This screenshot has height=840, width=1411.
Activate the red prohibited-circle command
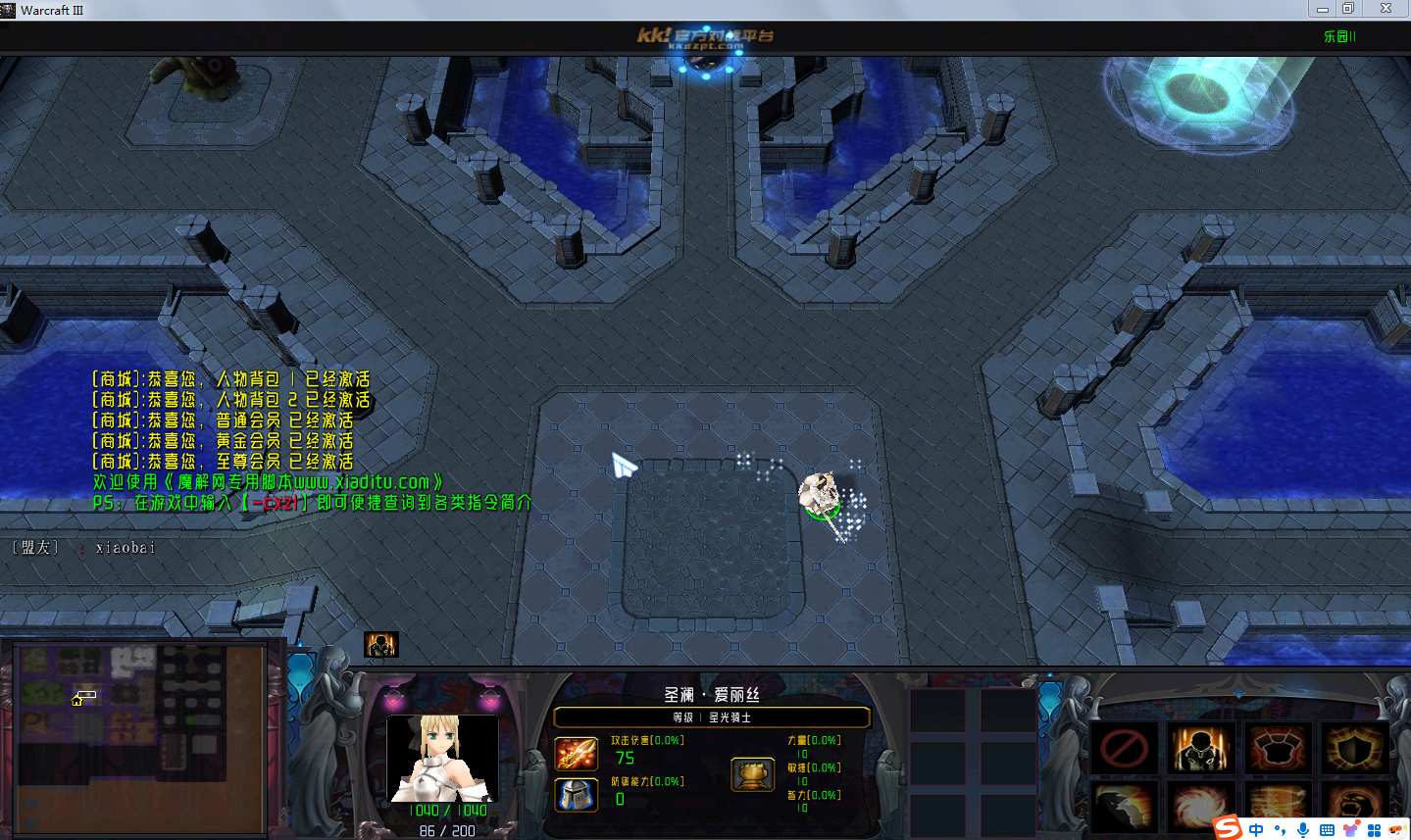click(1124, 750)
